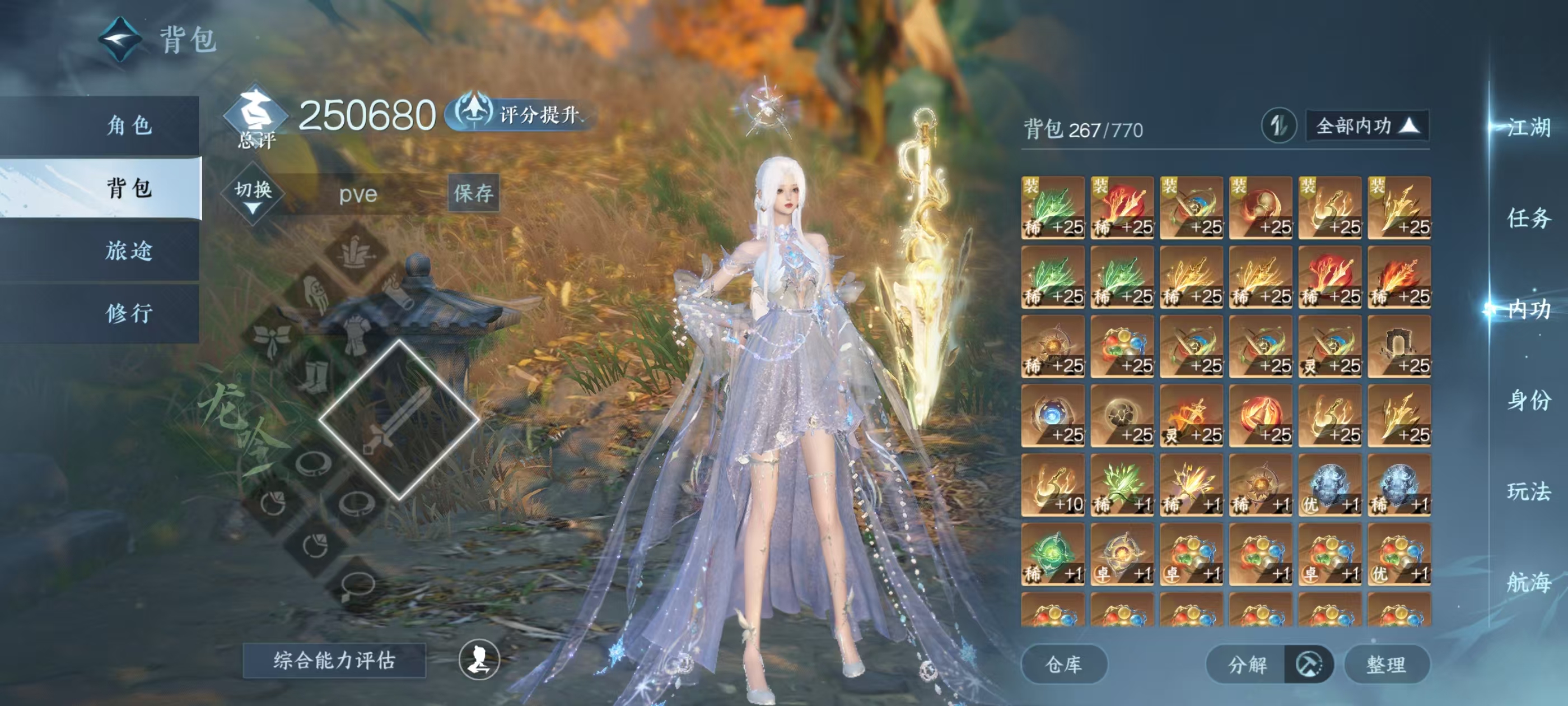Open the 任务 quest menu
Screen dimensions: 1568x706
pyautogui.click(x=1528, y=218)
